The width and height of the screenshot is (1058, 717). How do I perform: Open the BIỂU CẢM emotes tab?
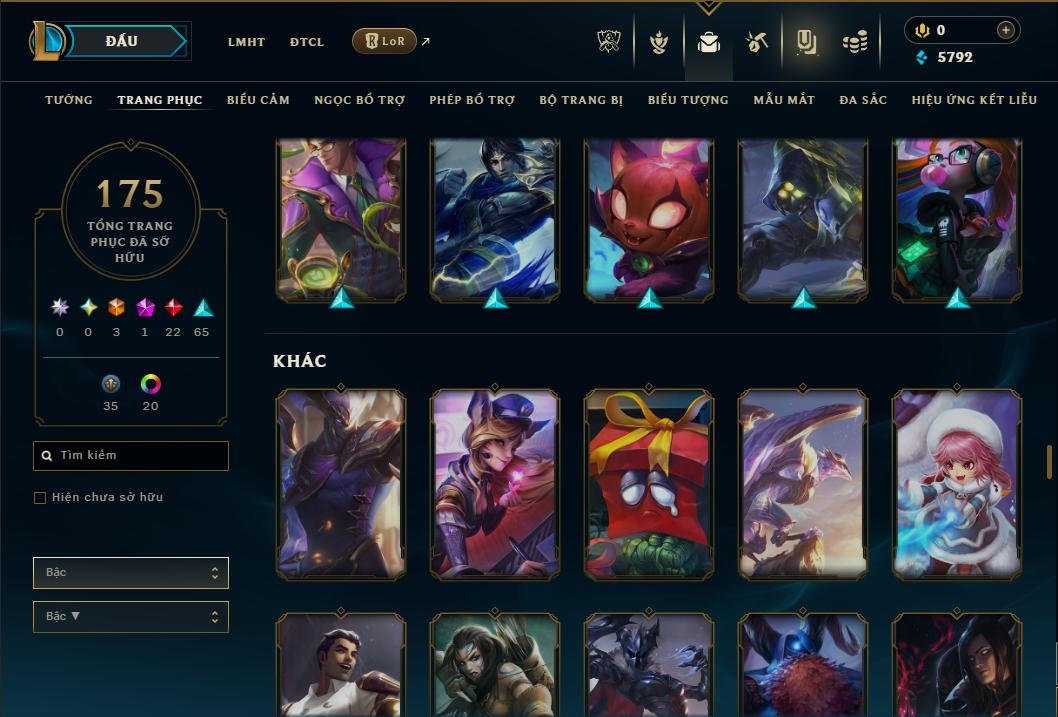(x=258, y=100)
